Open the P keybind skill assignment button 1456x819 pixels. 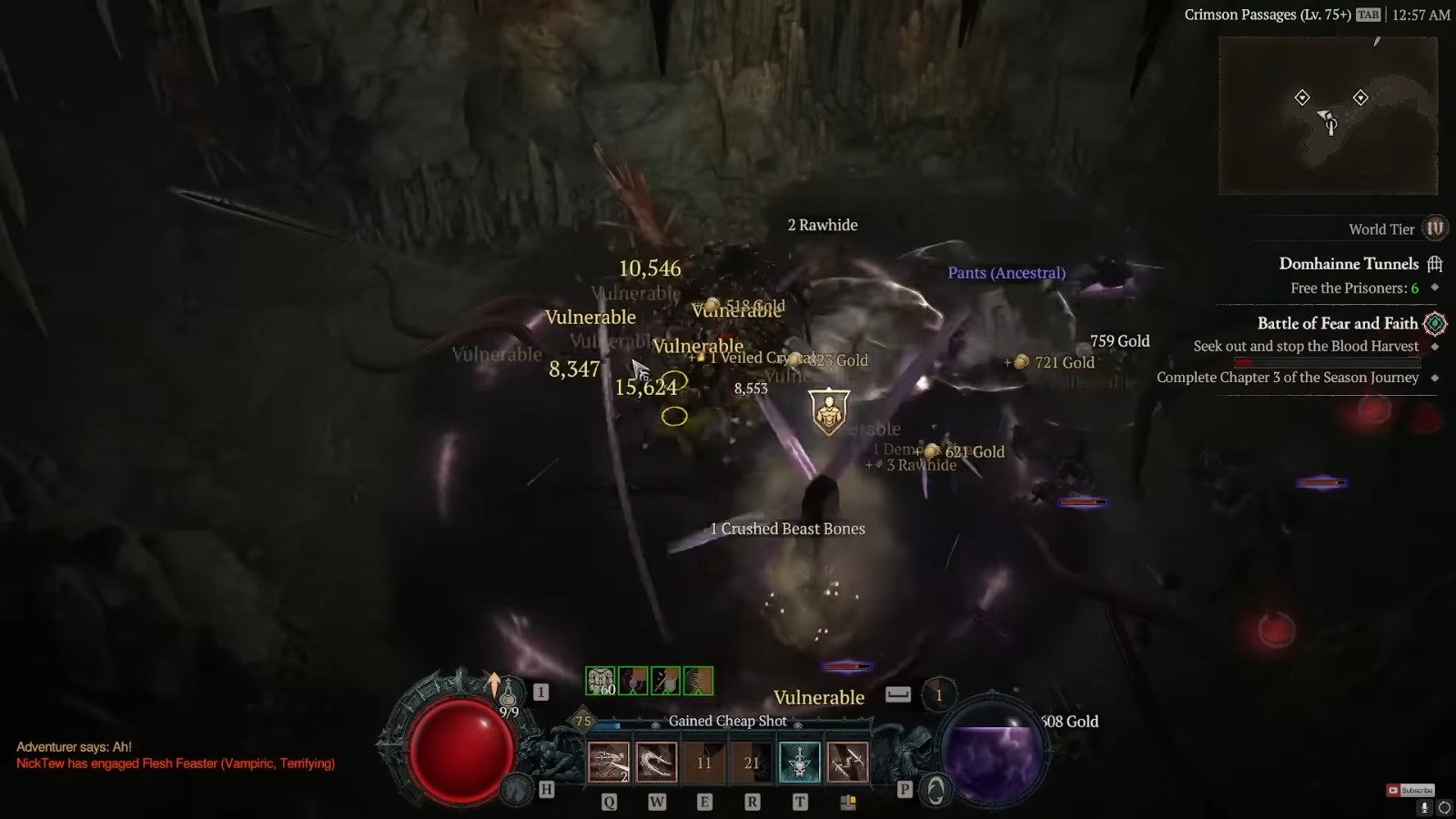click(905, 790)
